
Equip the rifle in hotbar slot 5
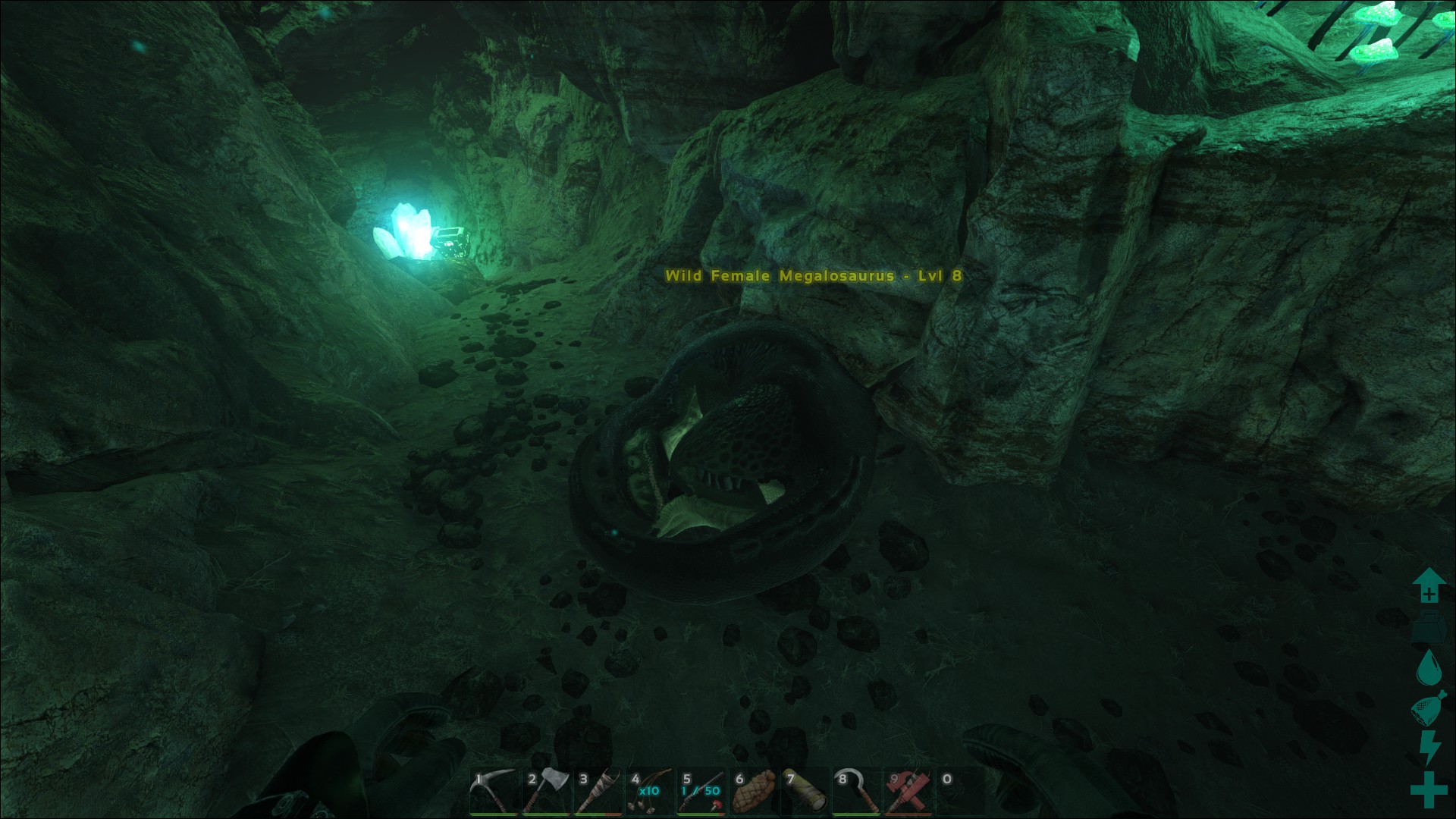701,792
